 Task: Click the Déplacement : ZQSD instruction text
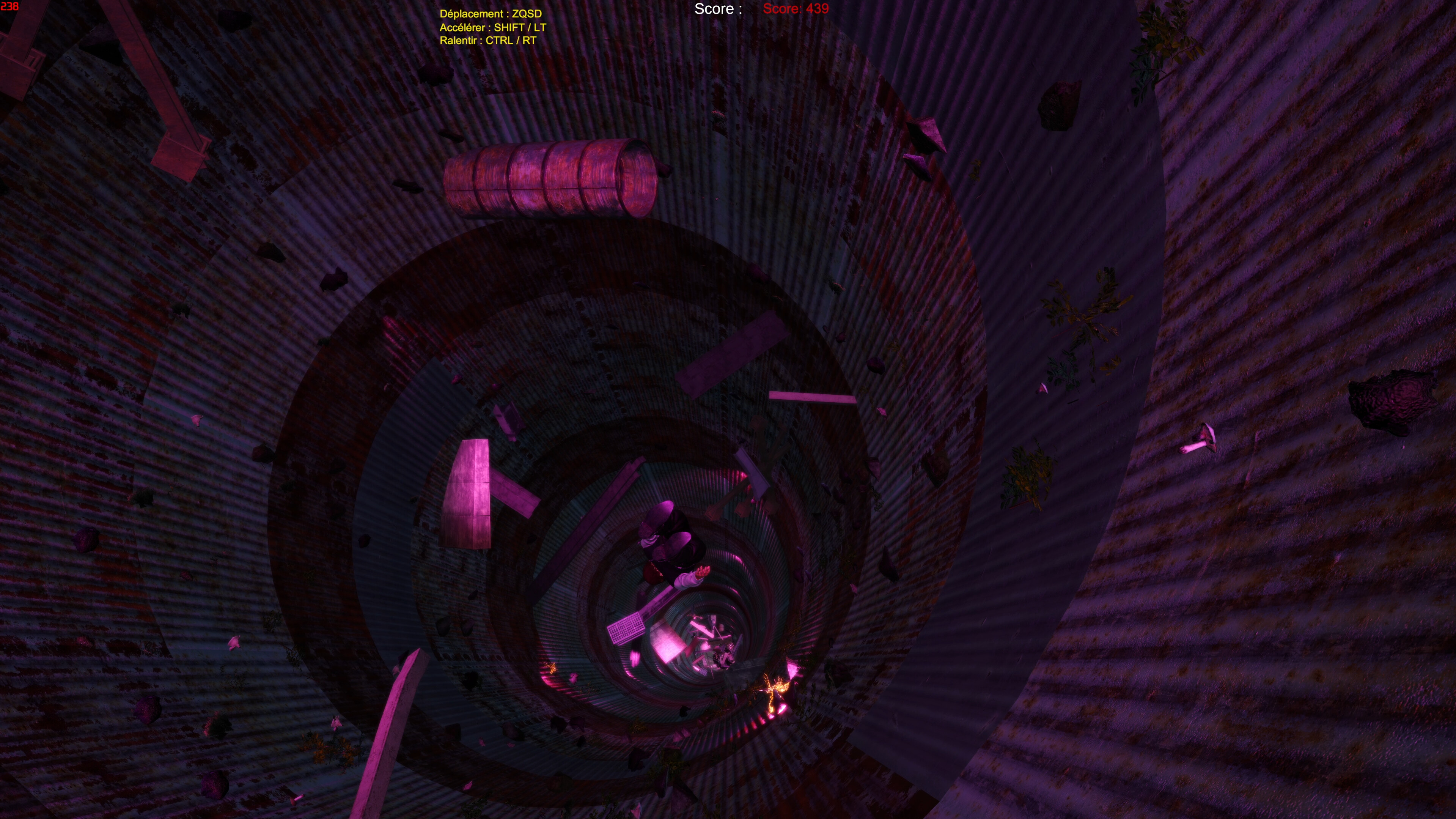(x=491, y=14)
